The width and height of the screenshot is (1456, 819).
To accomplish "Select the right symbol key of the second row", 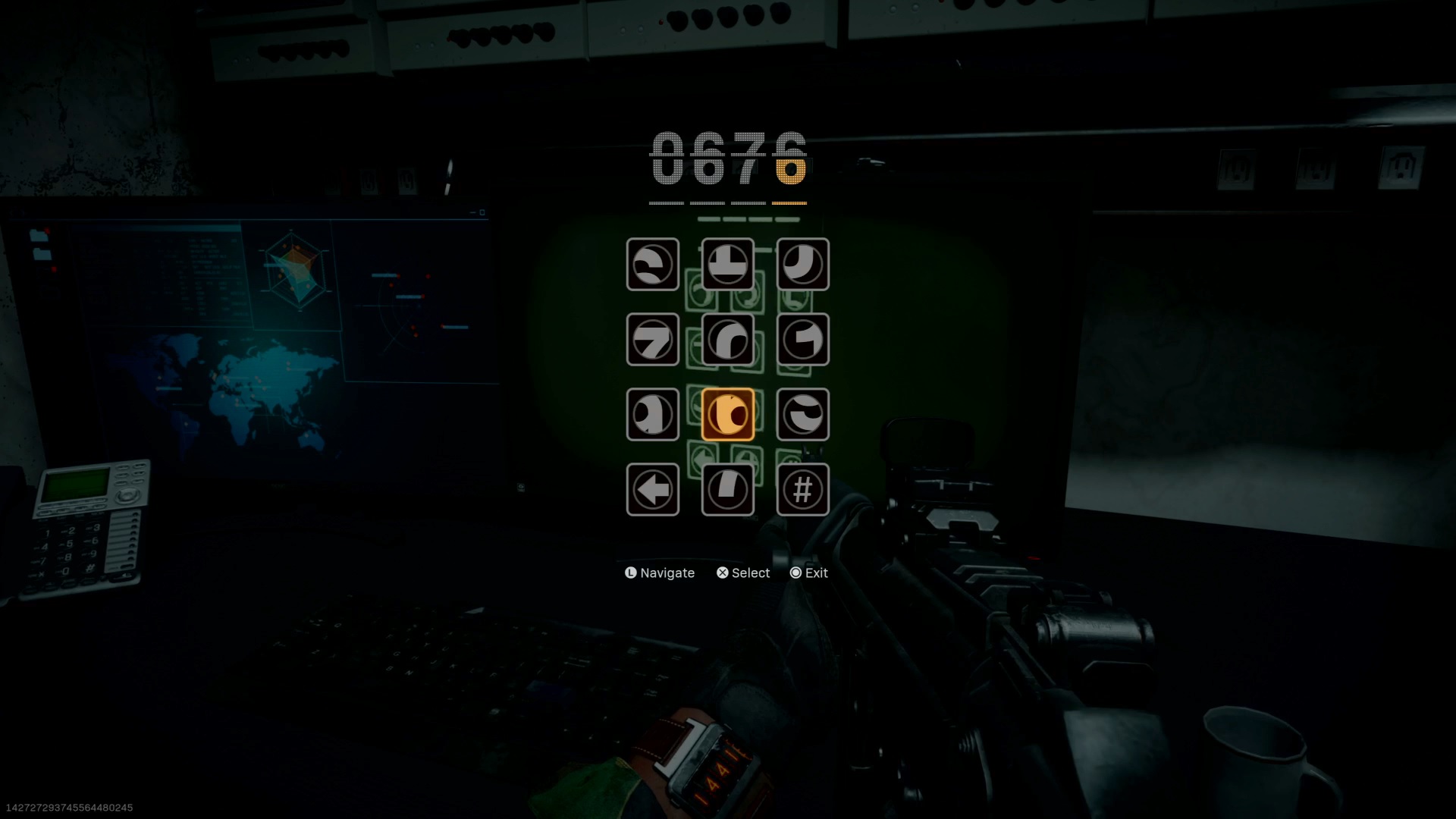I will [x=802, y=340].
